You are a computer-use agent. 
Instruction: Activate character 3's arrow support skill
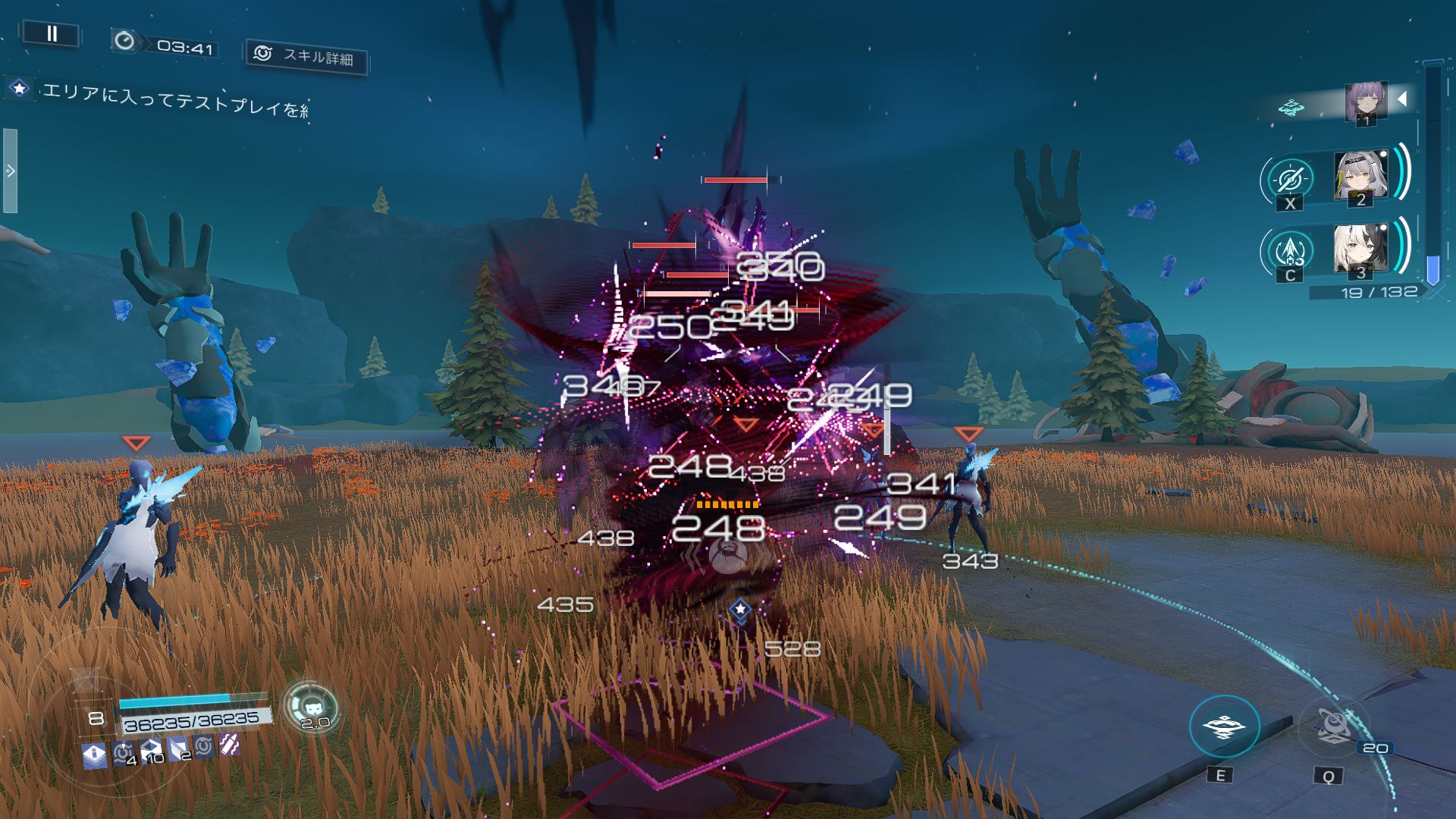click(x=1290, y=250)
